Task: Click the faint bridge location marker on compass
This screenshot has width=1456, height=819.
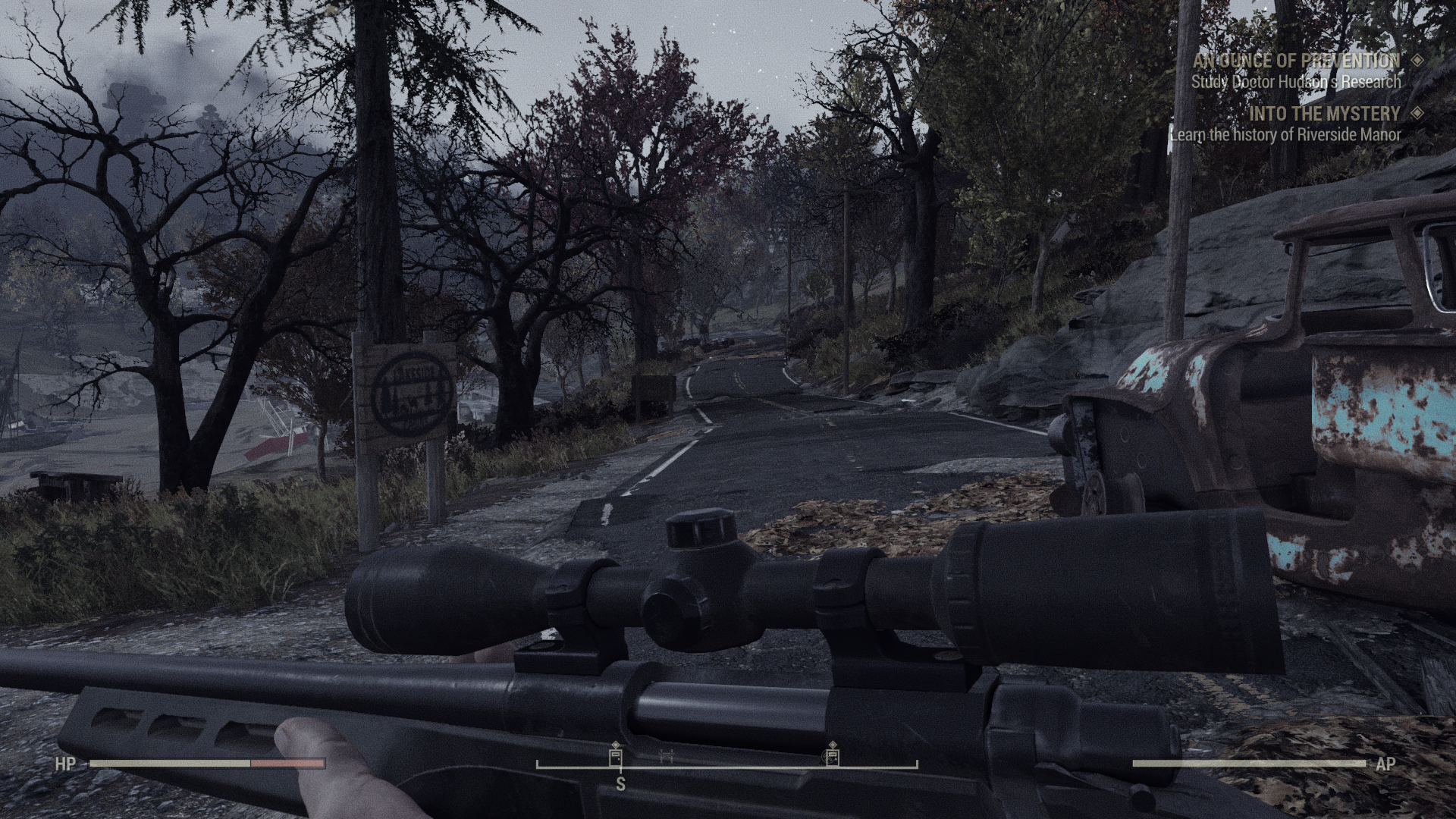Action: [667, 755]
